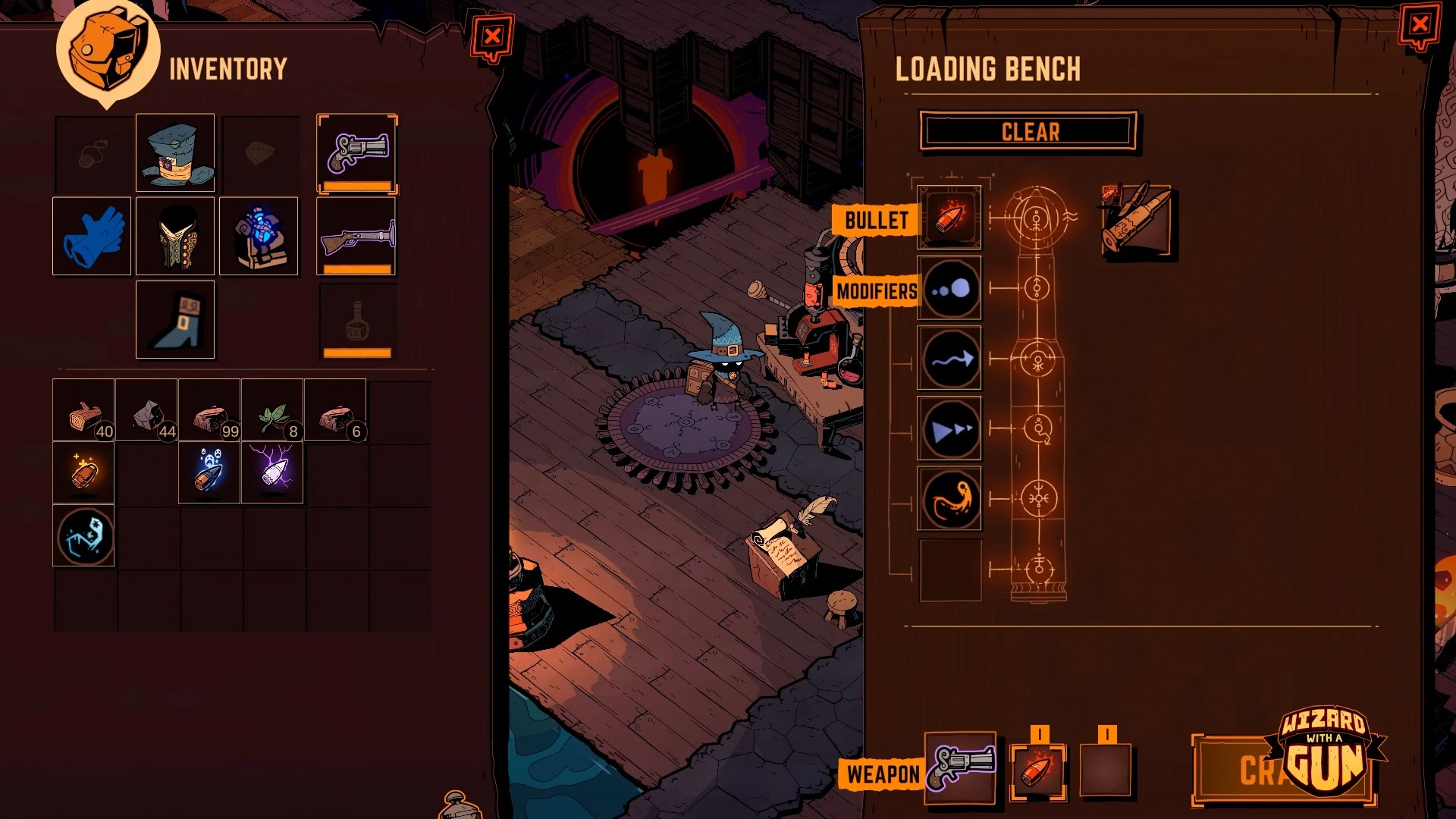This screenshot has height=819, width=1456.
Task: Select the blue gloves equipment slot
Action: pos(92,237)
